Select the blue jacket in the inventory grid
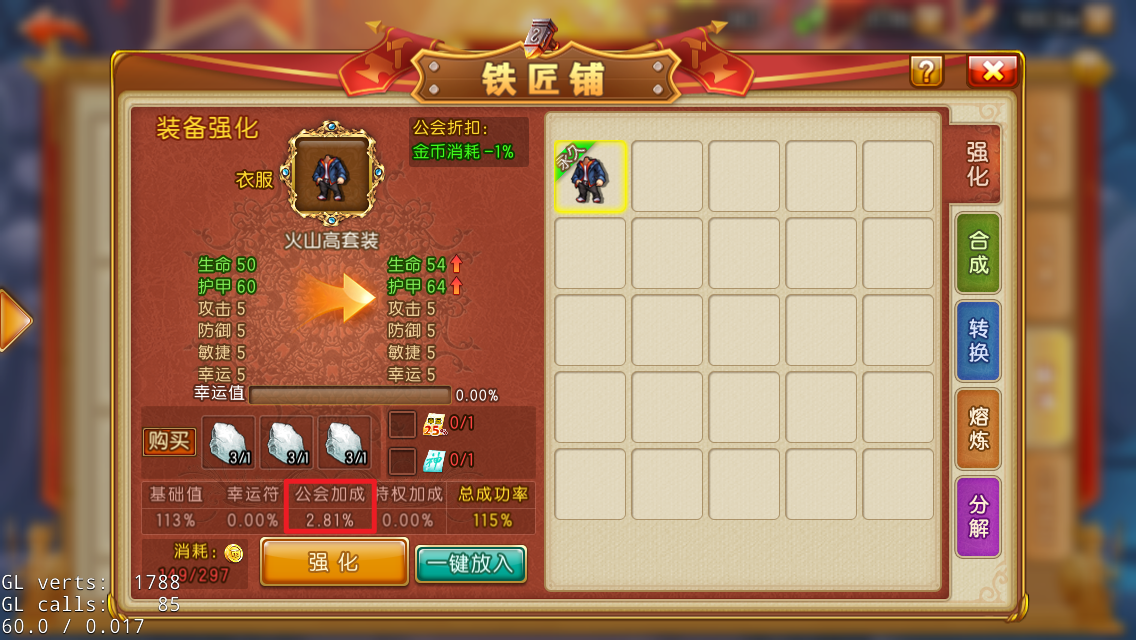1136x640 pixels. click(x=591, y=176)
